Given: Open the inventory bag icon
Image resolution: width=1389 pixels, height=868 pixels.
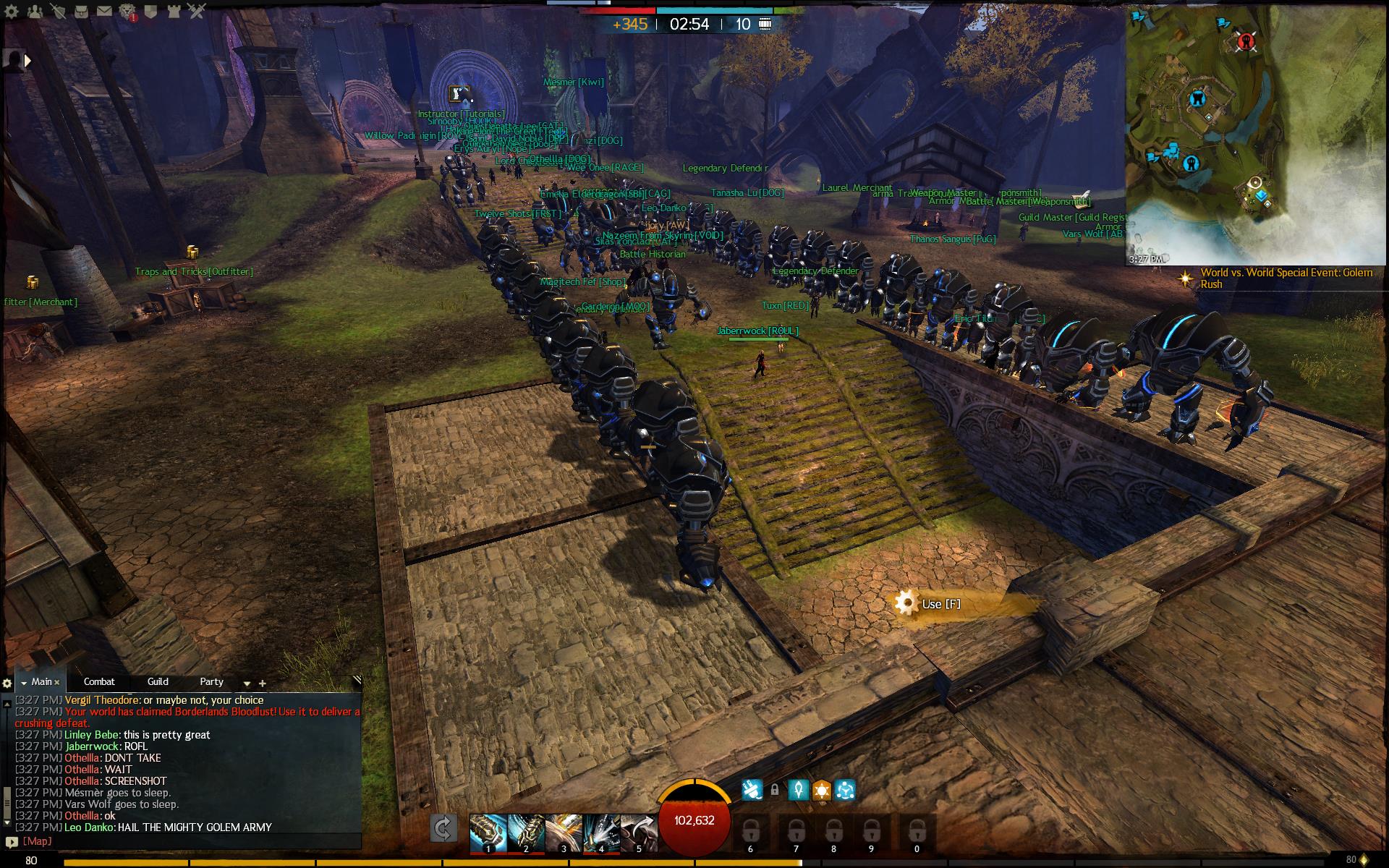Looking at the screenshot, I should click(x=81, y=11).
